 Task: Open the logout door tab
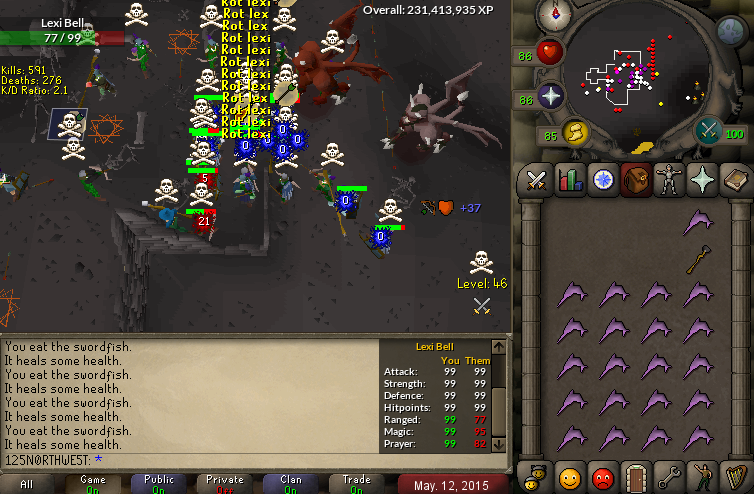click(x=636, y=475)
